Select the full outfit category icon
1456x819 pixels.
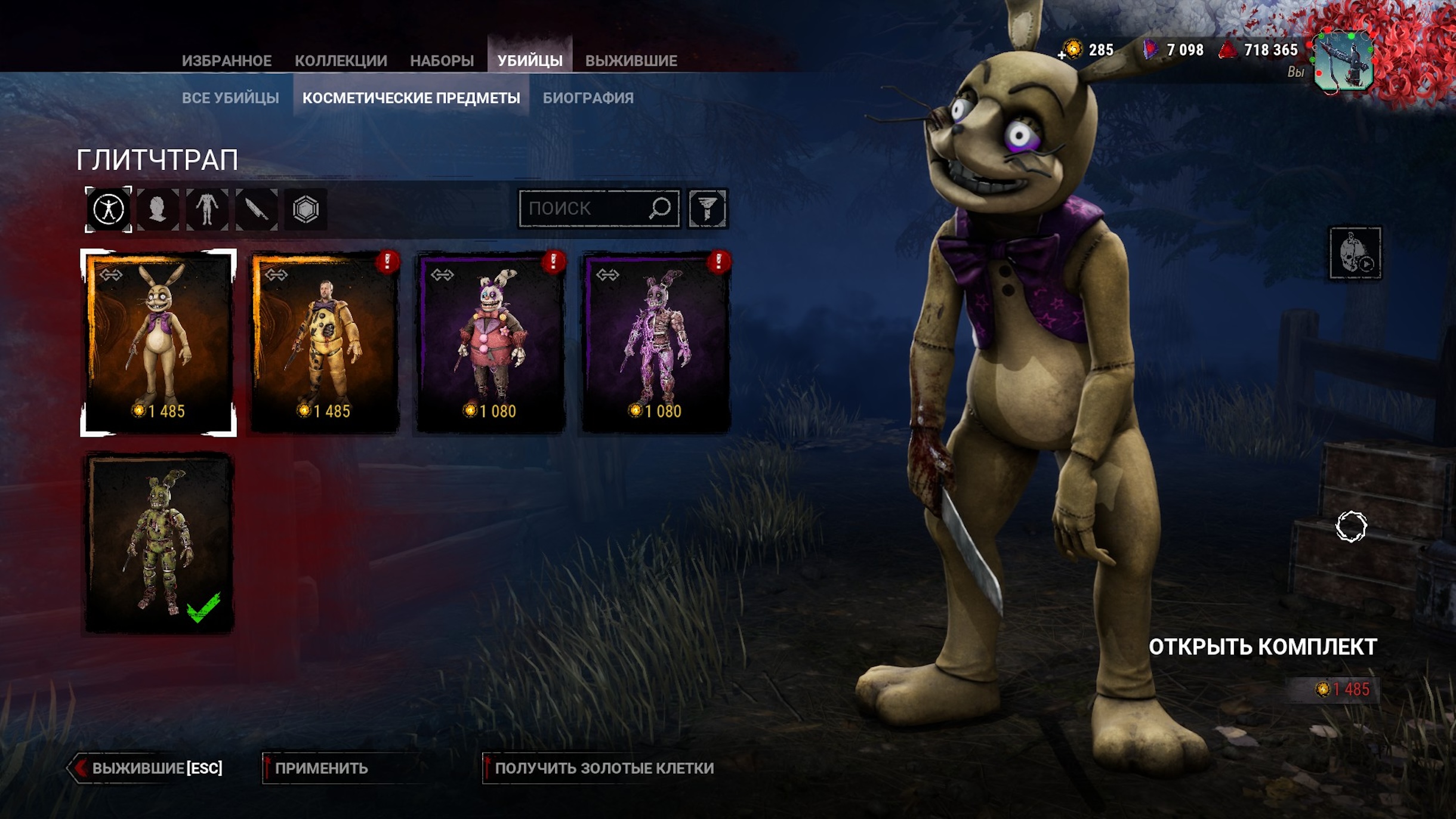(x=109, y=209)
